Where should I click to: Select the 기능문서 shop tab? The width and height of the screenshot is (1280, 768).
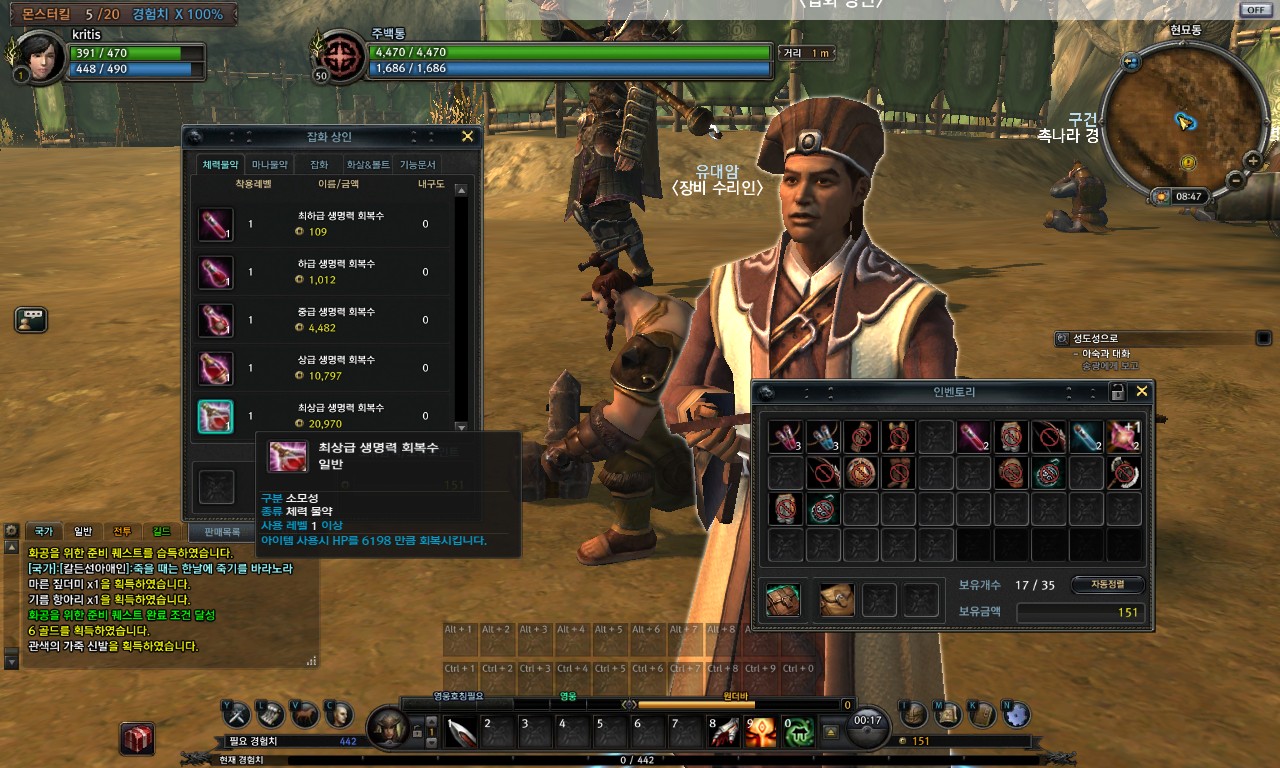tap(418, 164)
